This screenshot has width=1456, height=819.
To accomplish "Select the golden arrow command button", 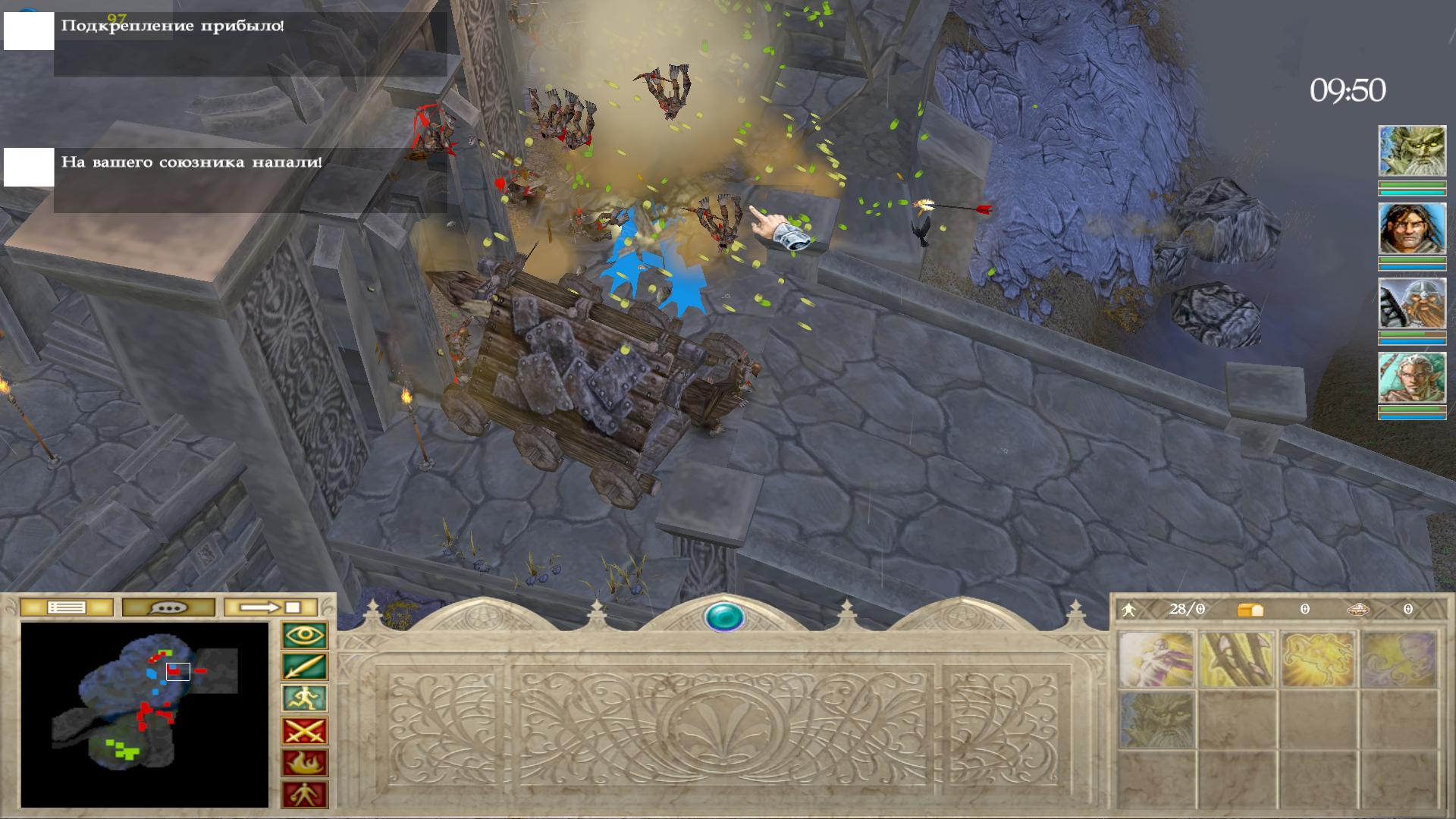I will coord(305,667).
